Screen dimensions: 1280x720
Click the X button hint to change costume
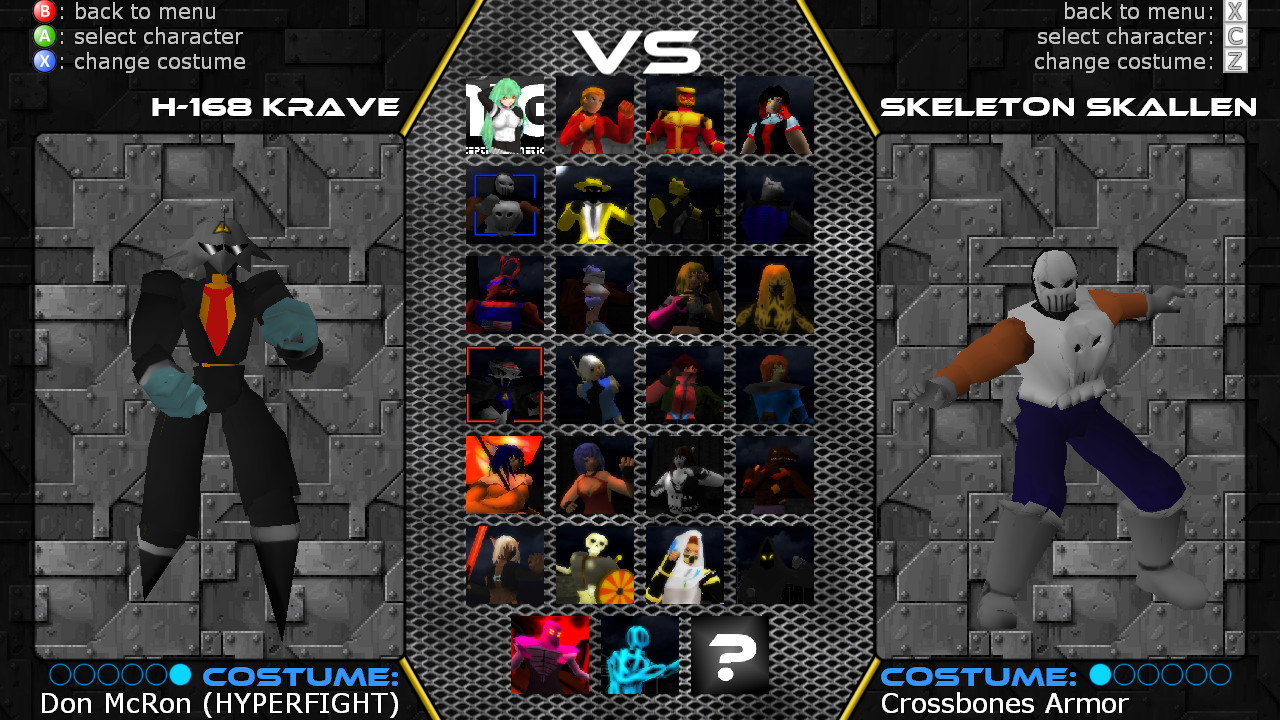(45, 61)
